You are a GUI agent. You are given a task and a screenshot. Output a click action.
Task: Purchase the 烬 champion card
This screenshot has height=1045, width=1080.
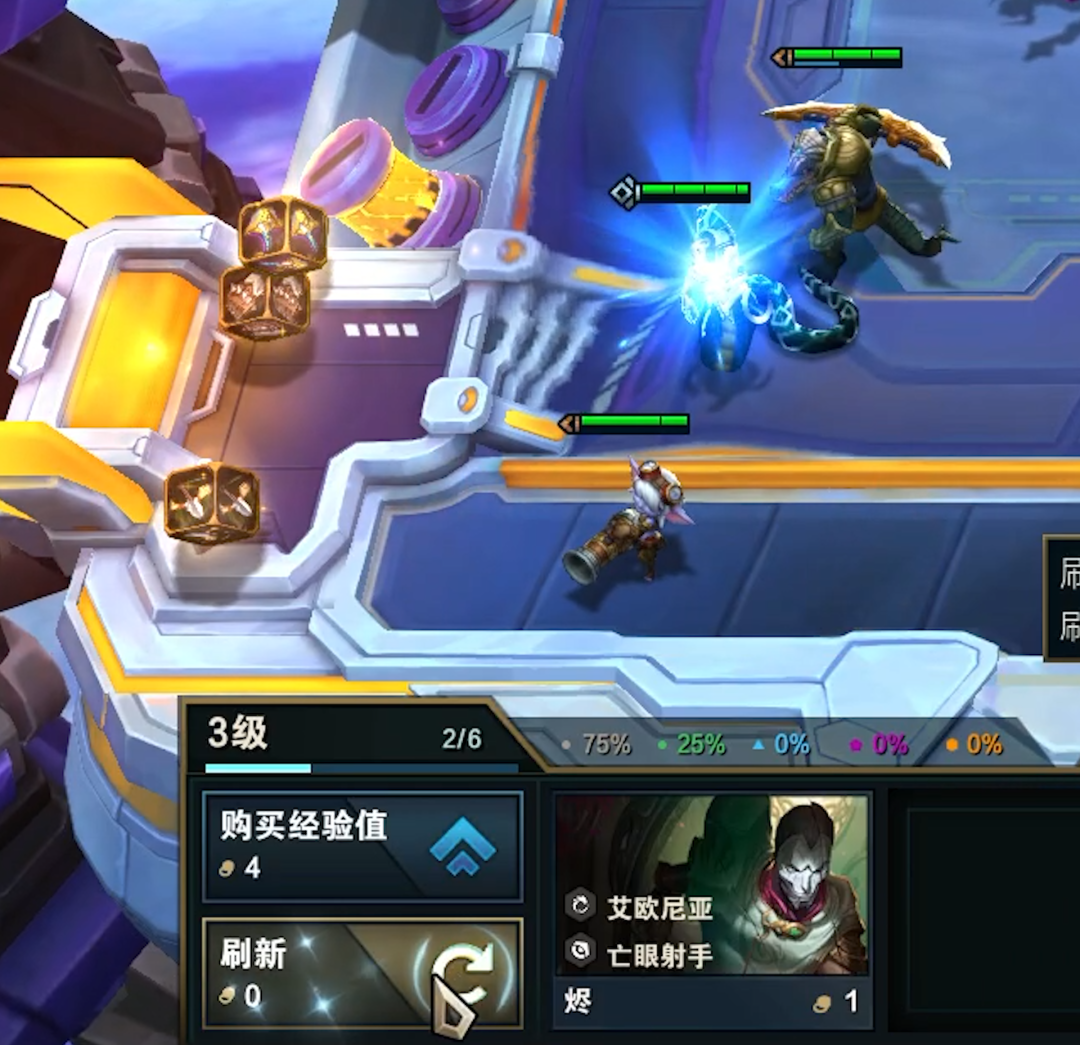(x=712, y=910)
